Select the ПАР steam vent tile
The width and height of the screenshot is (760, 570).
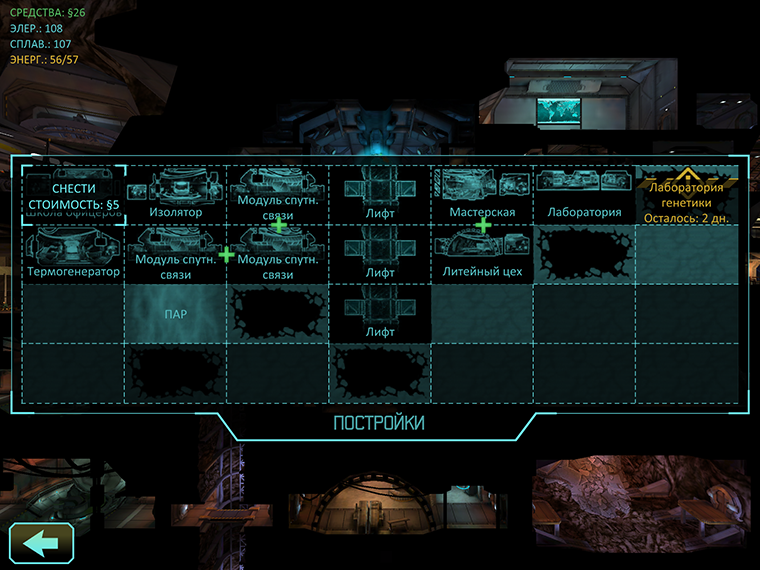(x=175, y=313)
